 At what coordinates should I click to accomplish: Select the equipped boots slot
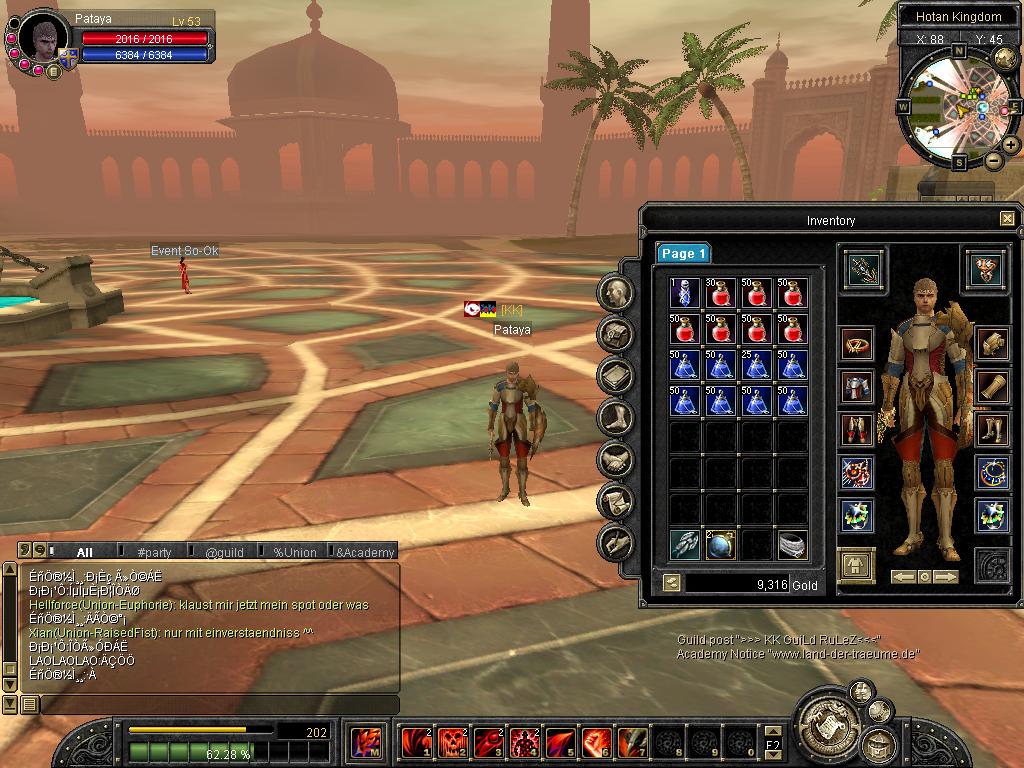pyautogui.click(x=991, y=430)
